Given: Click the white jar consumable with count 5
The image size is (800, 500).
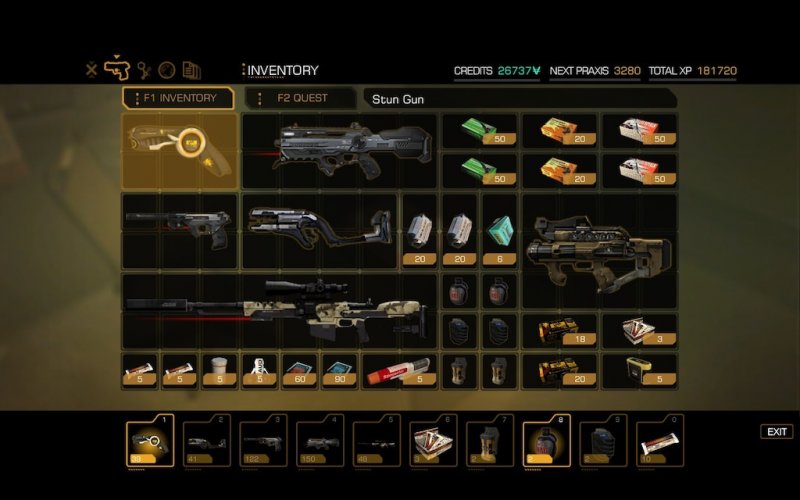Looking at the screenshot, I should [219, 369].
